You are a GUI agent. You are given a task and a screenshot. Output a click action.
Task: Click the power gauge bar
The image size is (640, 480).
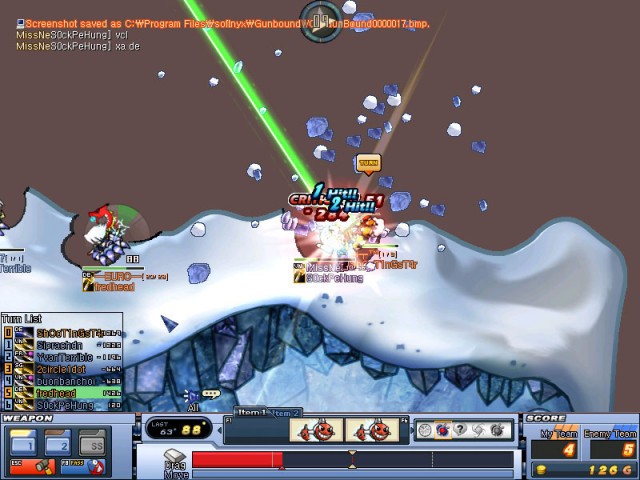(x=352, y=460)
